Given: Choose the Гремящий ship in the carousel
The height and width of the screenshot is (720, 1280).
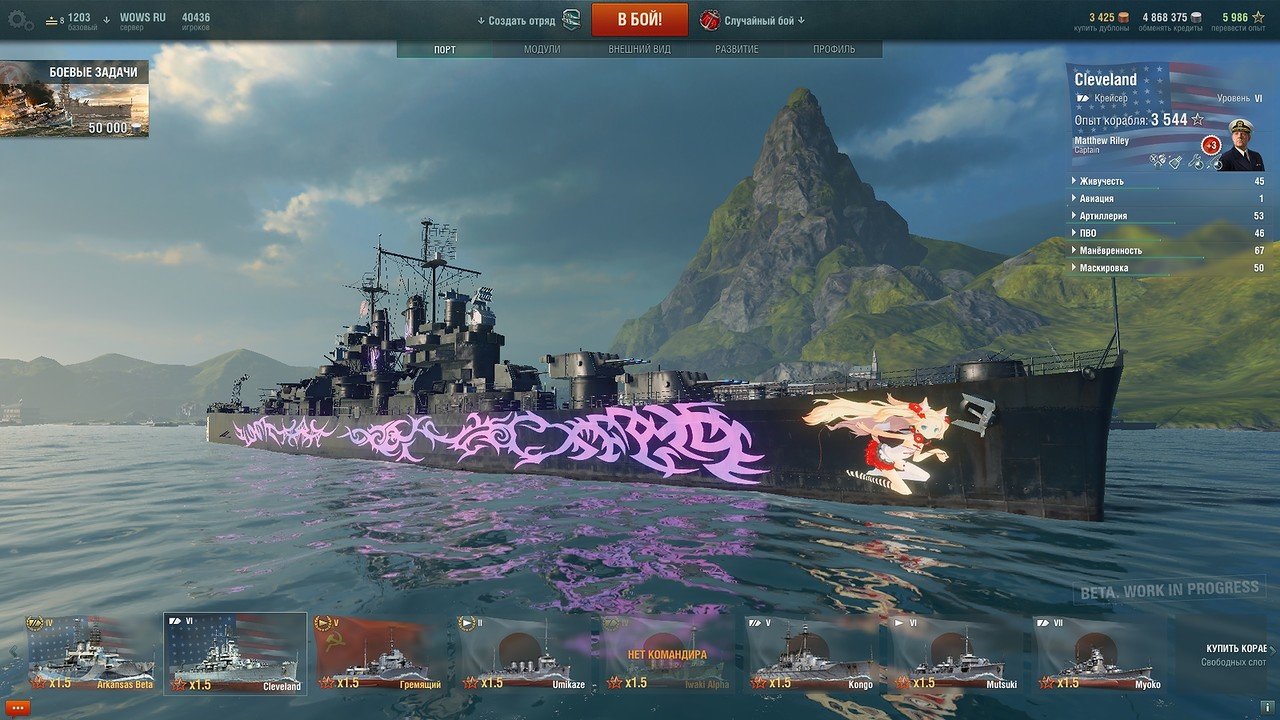Looking at the screenshot, I should pyautogui.click(x=382, y=653).
